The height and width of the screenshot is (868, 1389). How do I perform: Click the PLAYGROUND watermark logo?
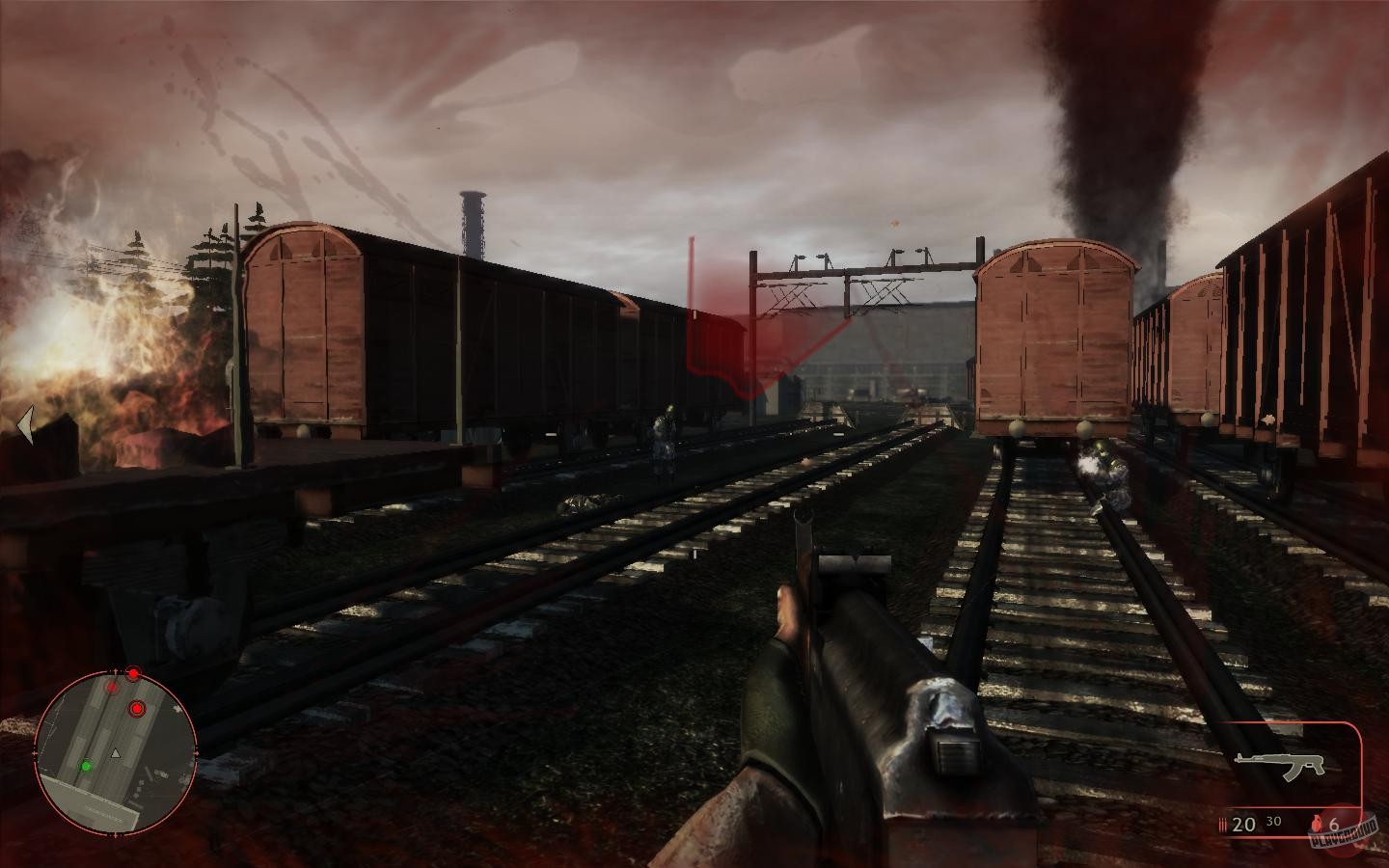pos(1344,834)
